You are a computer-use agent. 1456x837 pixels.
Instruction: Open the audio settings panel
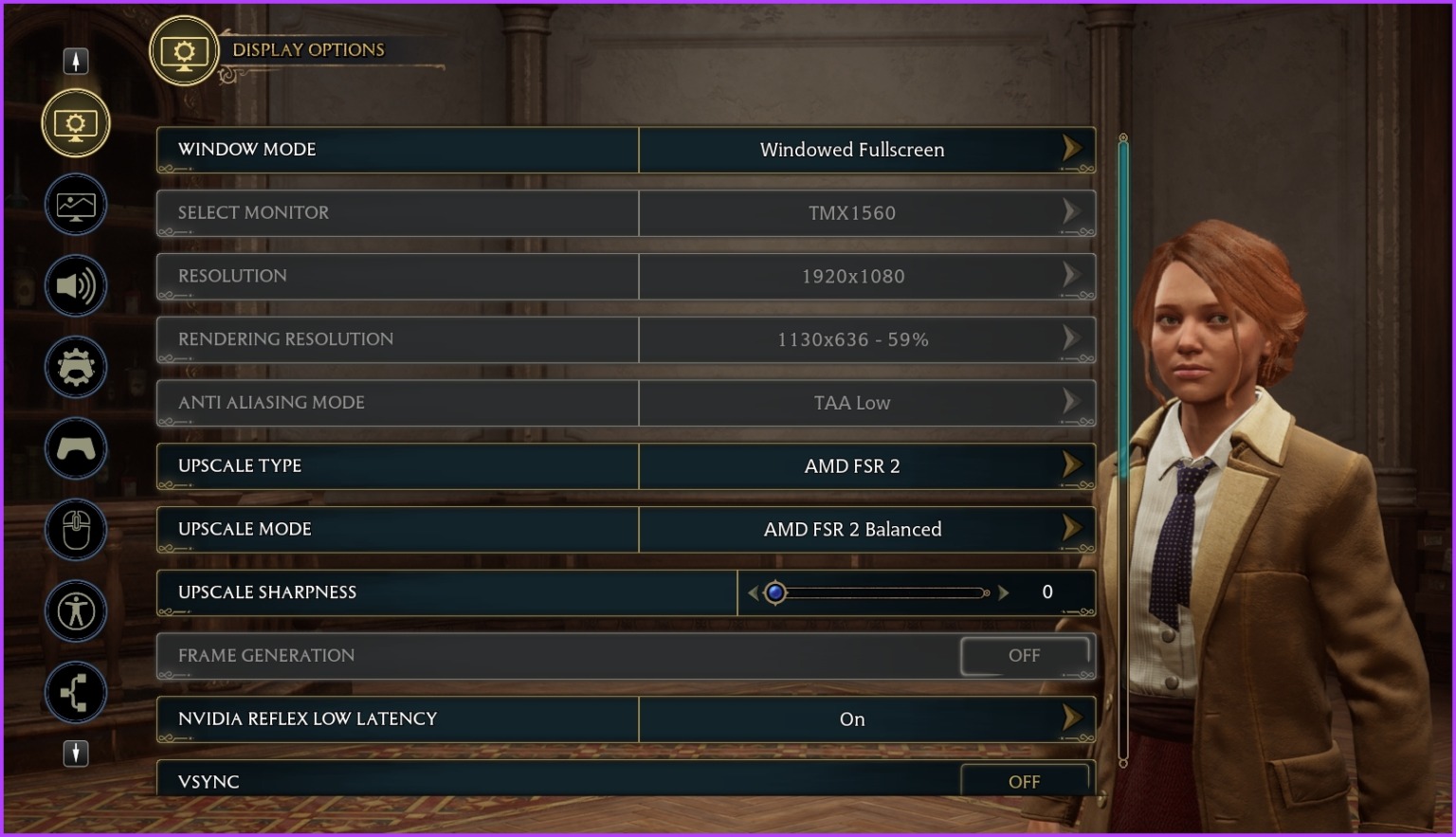point(76,285)
